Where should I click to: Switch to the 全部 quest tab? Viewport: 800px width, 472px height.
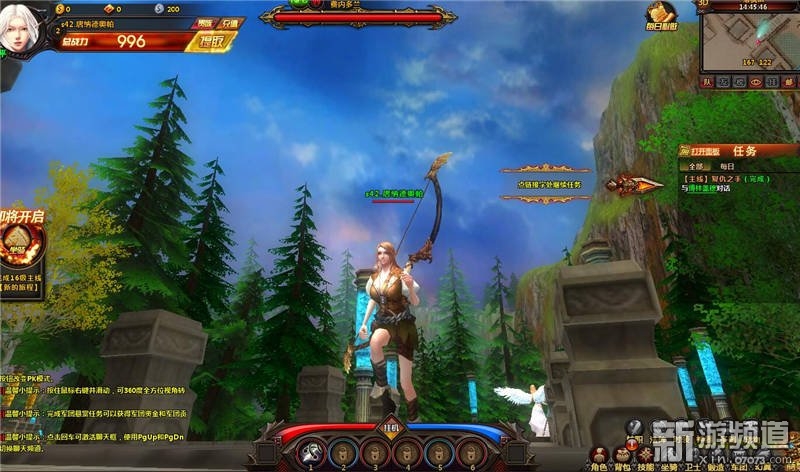pos(693,166)
